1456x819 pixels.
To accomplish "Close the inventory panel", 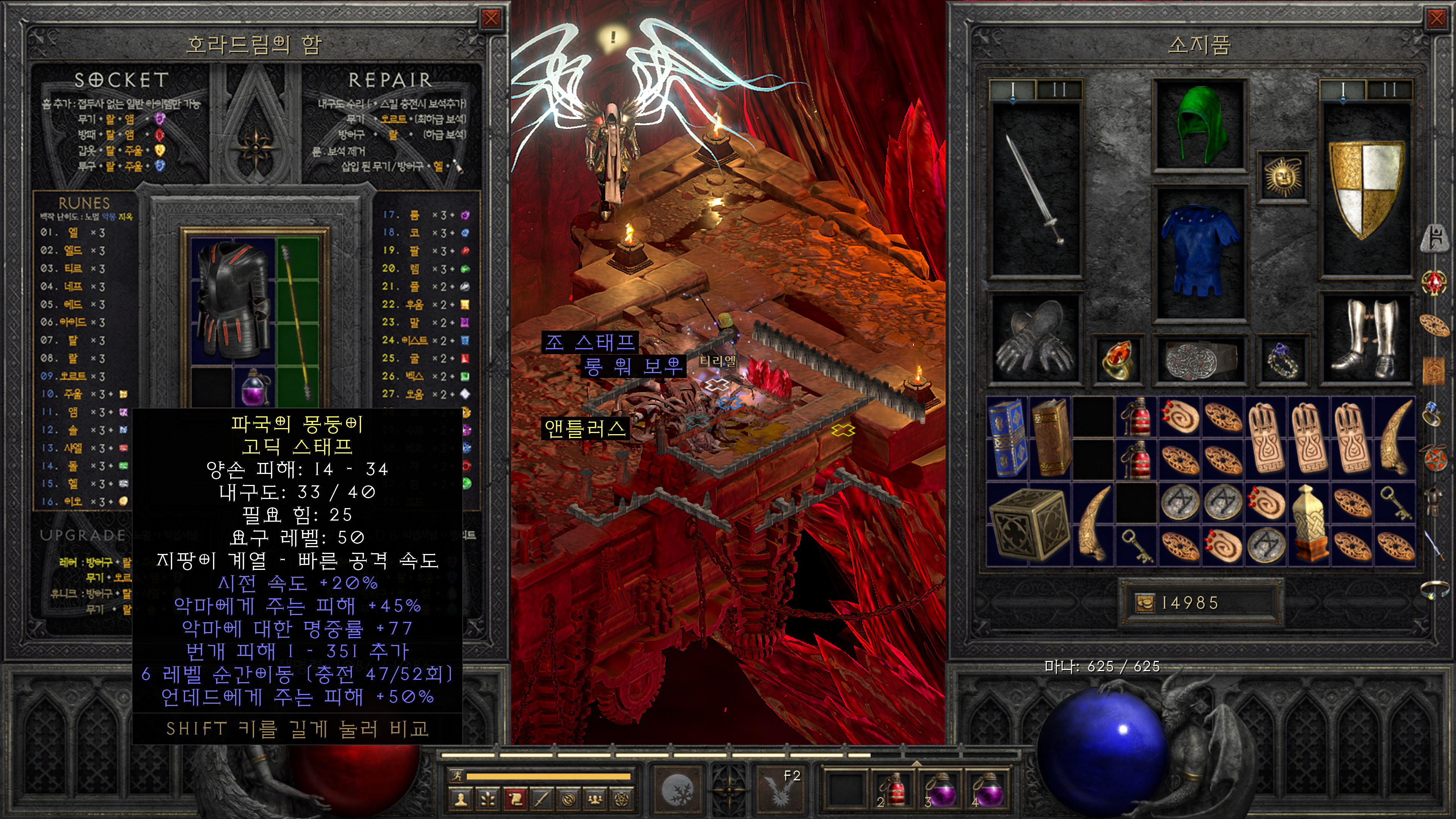I will [x=1436, y=19].
